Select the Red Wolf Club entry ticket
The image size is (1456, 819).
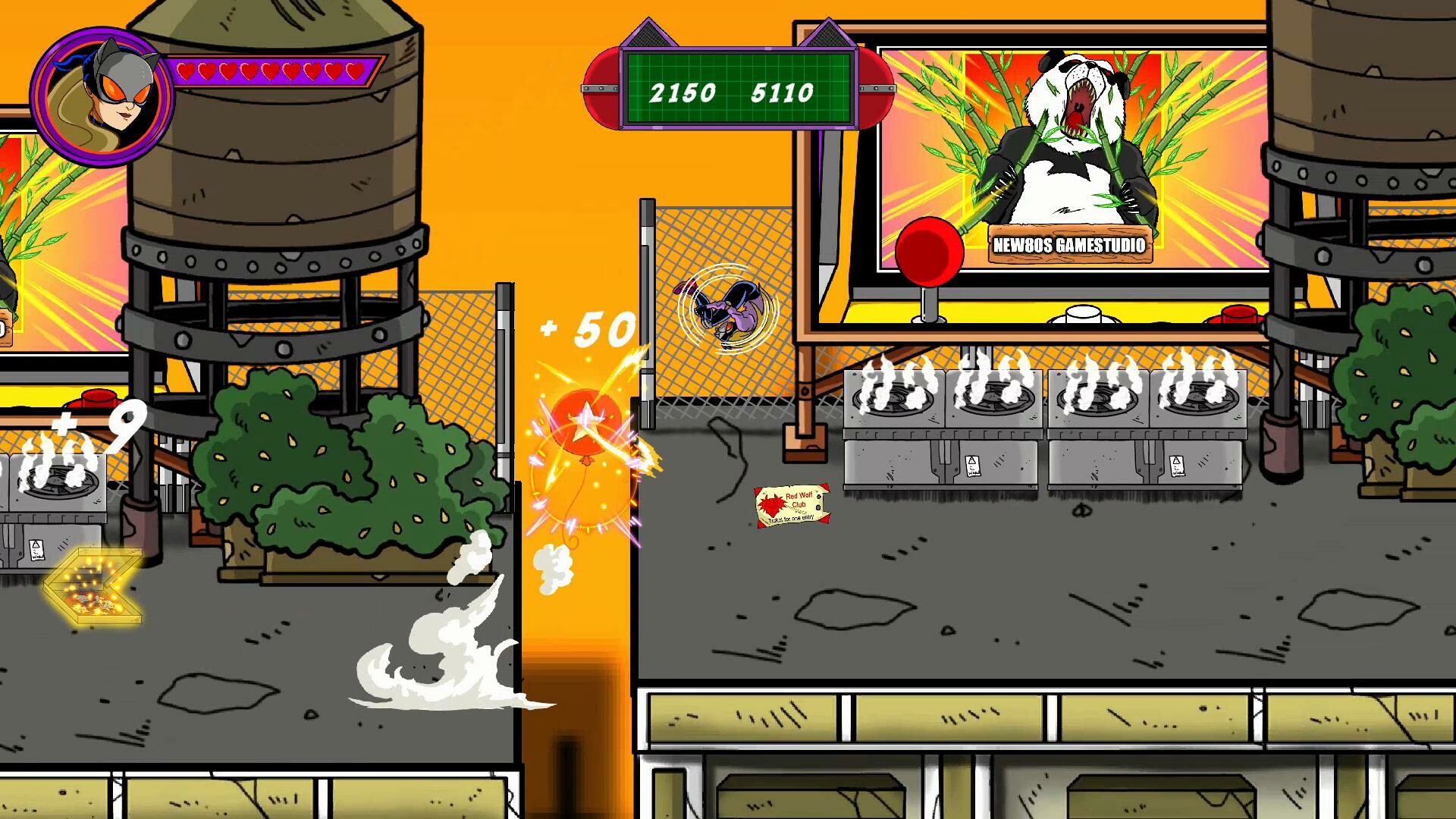click(791, 507)
